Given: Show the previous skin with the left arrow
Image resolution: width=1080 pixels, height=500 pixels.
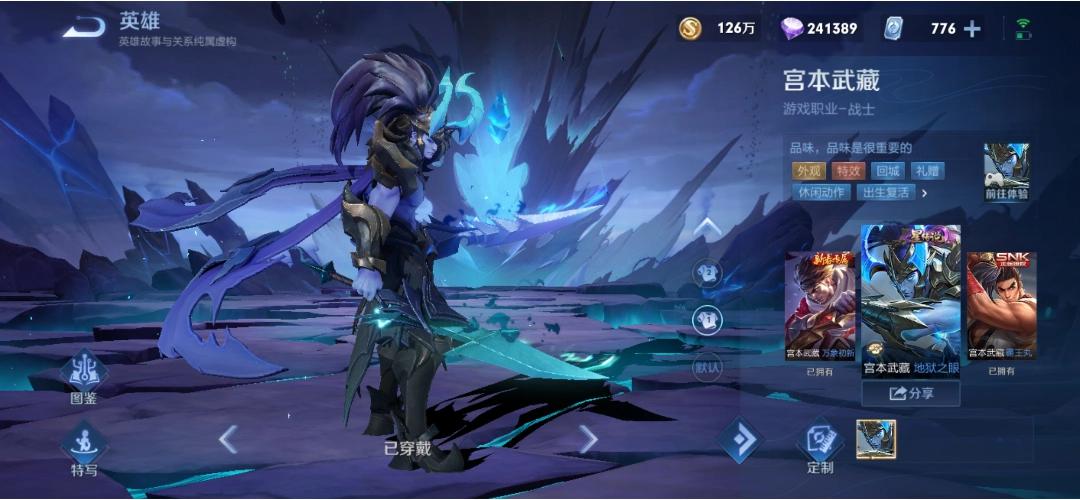Looking at the screenshot, I should 228,438.
